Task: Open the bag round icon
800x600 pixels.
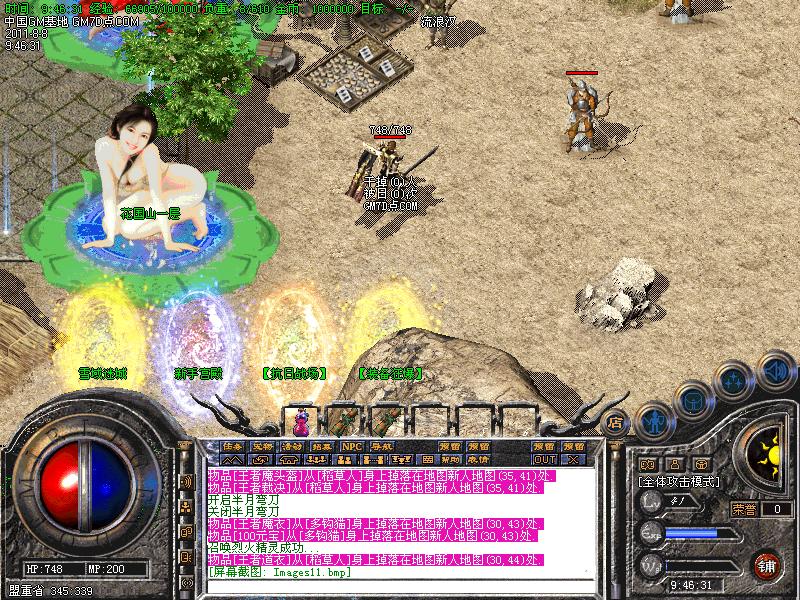Action: [692, 399]
